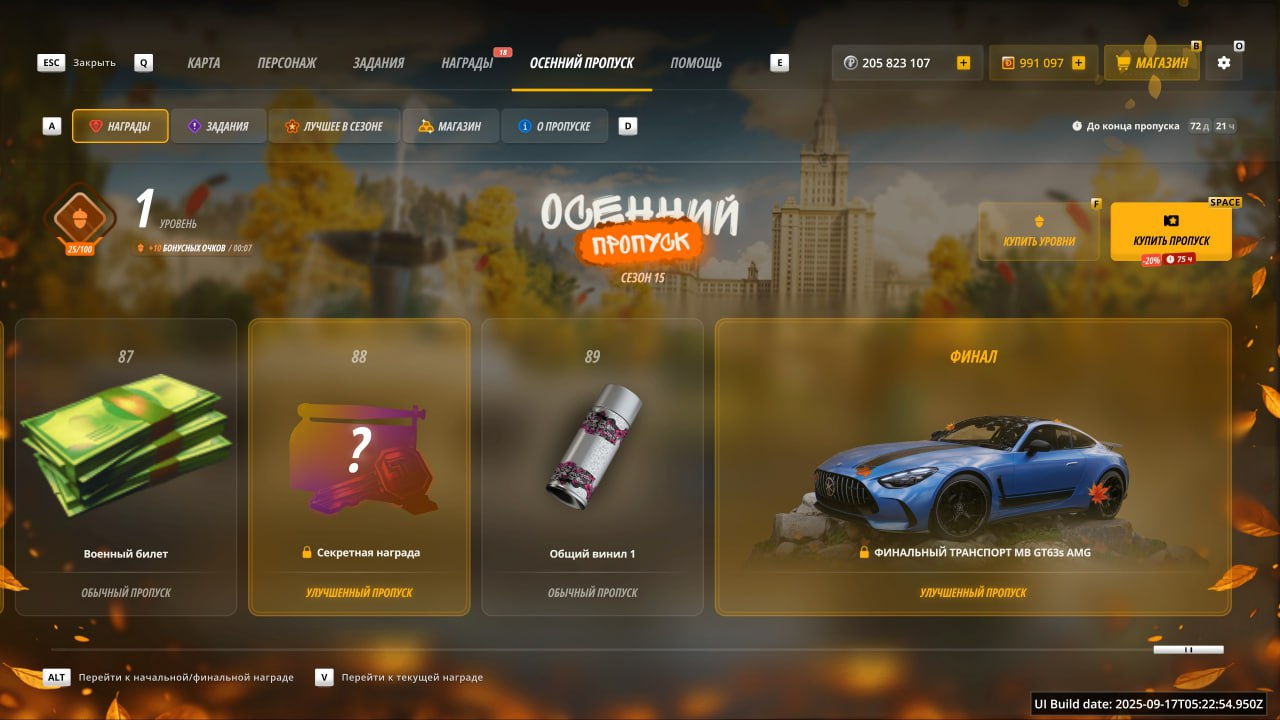
Task: Click the plus beside 991 097 currency
Action: tap(1078, 62)
